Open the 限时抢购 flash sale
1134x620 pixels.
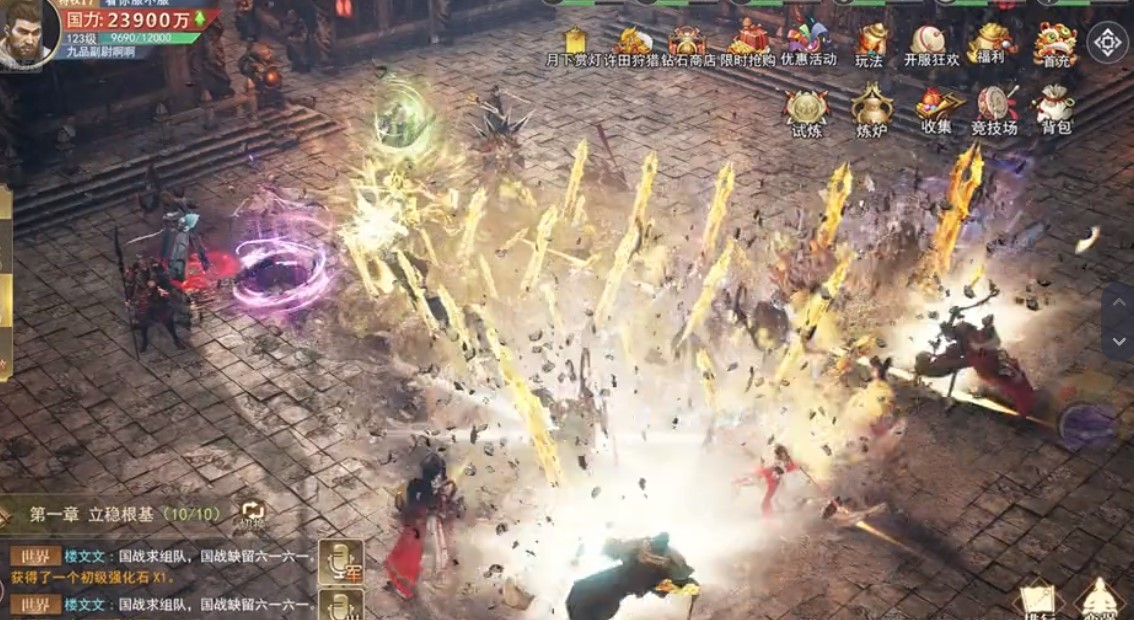(748, 44)
